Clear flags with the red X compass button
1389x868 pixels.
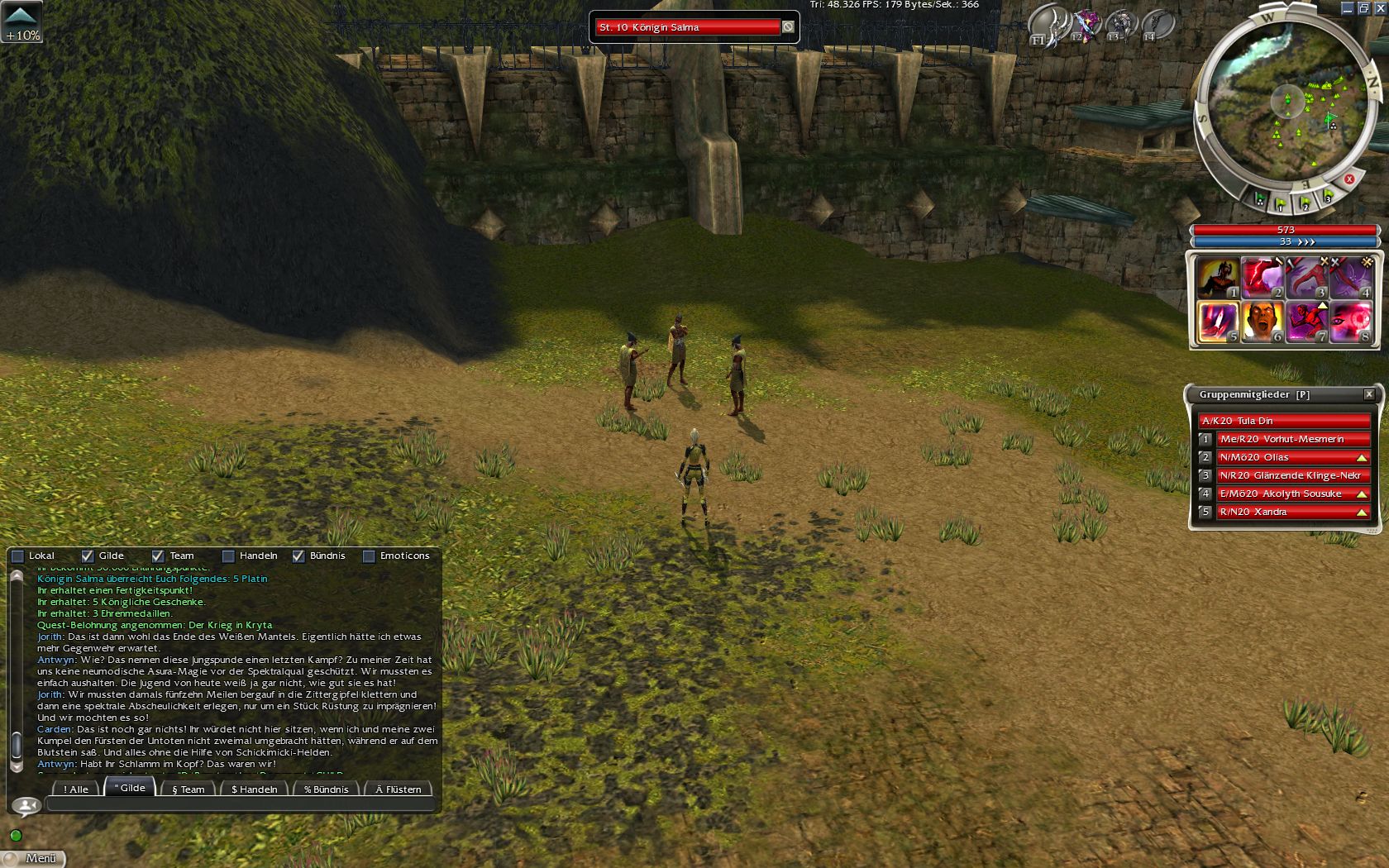pyautogui.click(x=1349, y=179)
